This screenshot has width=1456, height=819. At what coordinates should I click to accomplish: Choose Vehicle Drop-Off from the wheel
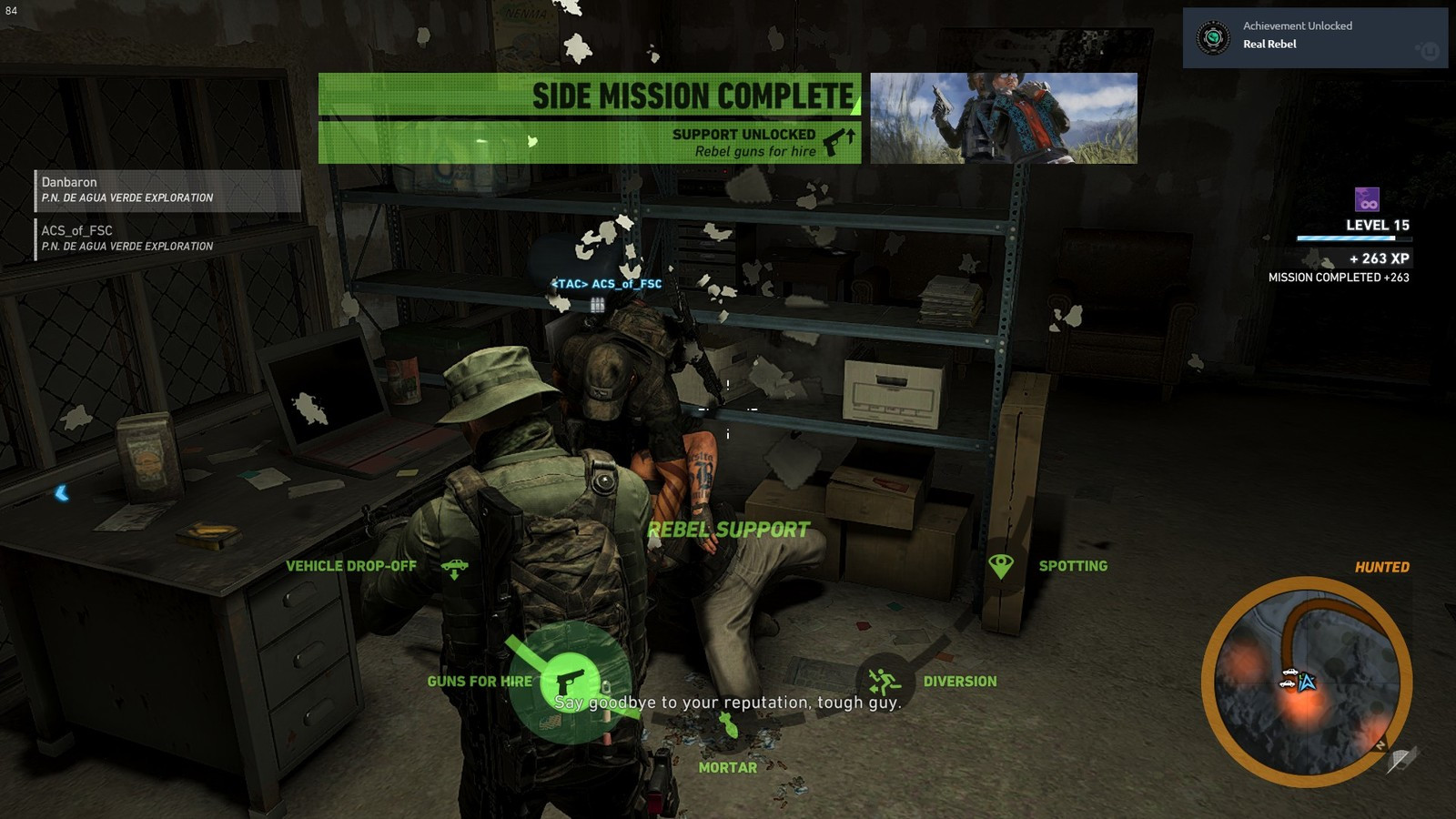tap(454, 568)
